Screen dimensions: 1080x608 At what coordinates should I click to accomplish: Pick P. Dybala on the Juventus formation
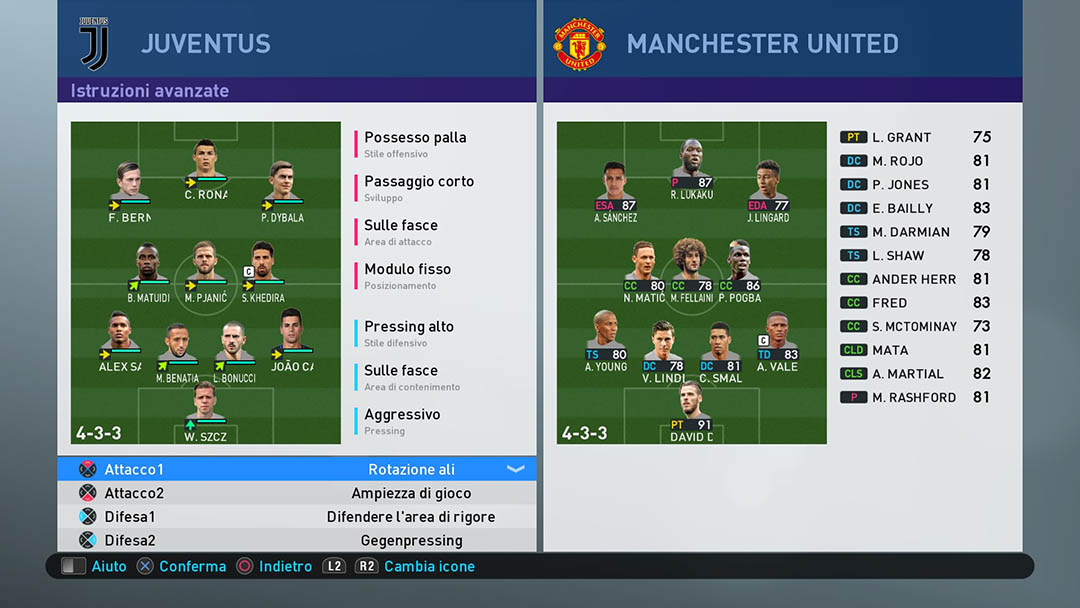point(281,190)
